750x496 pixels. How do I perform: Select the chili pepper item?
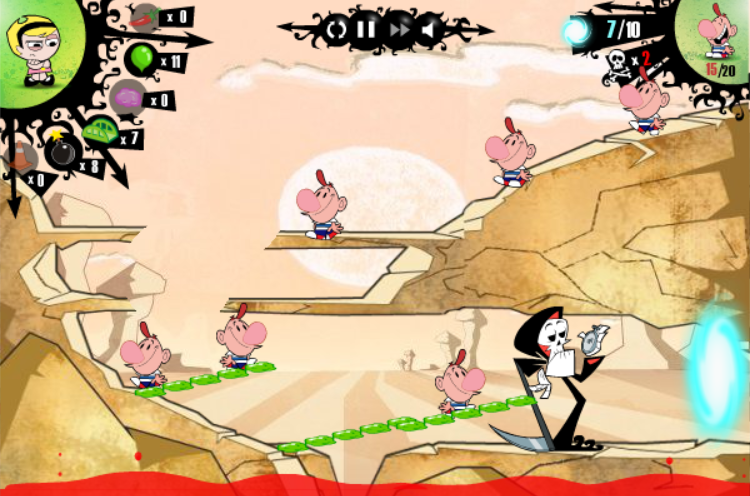[x=143, y=17]
